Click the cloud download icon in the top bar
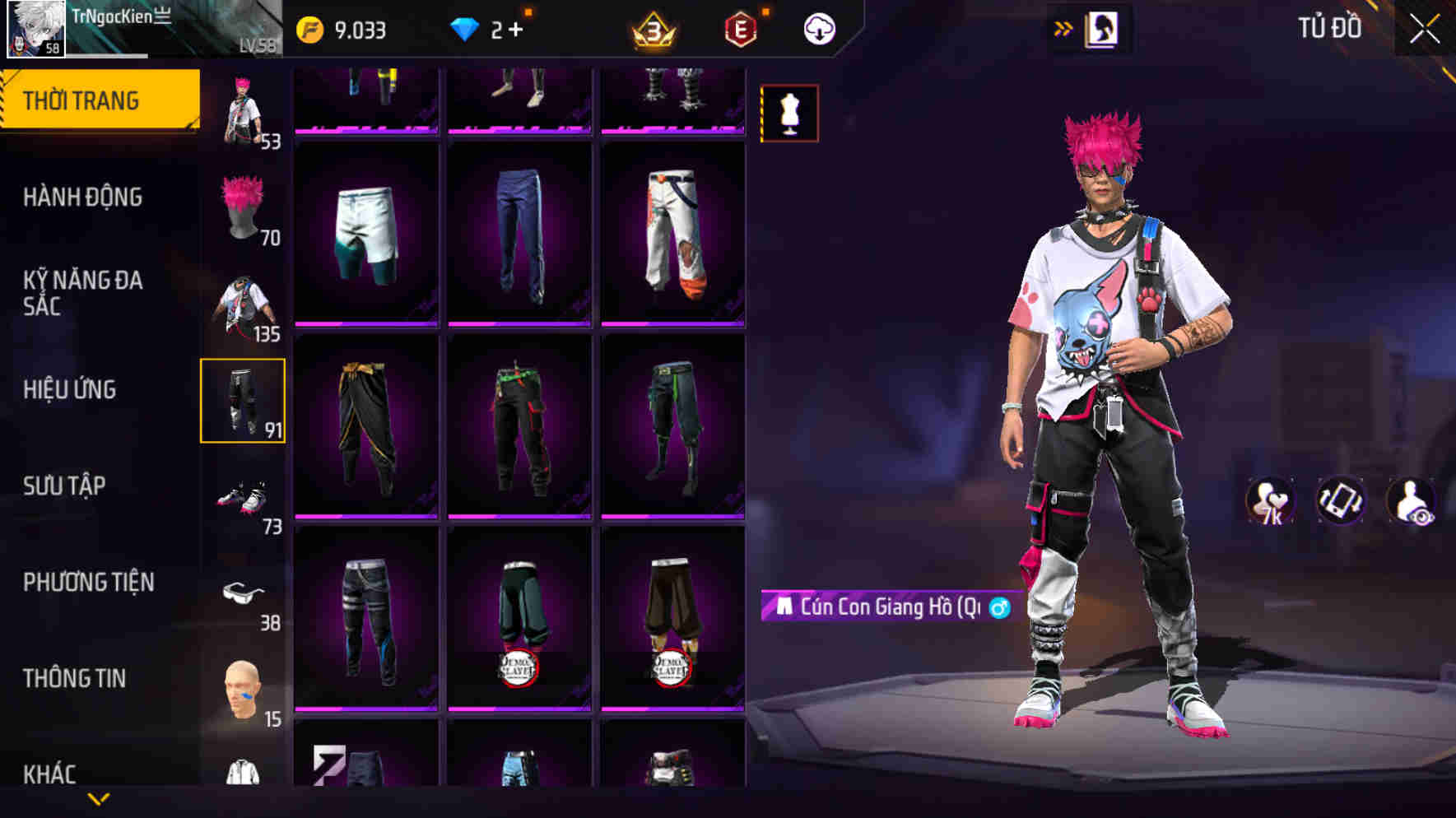This screenshot has width=1456, height=818. [819, 29]
